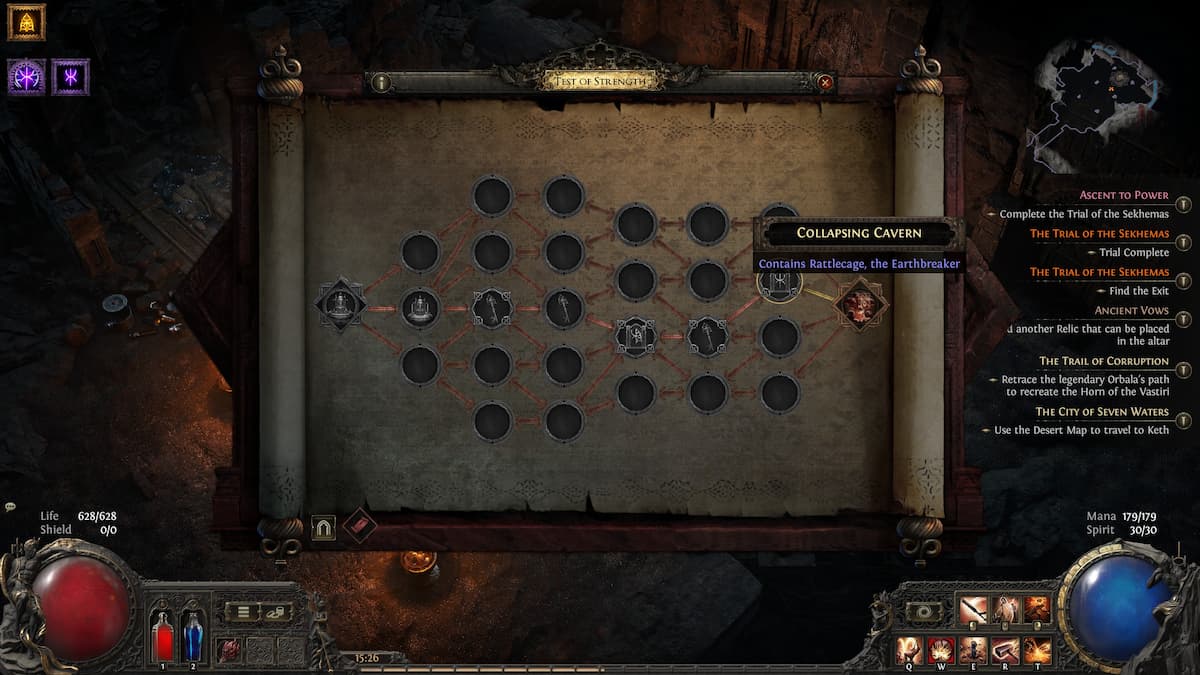Select the Collapsing Cavern room node
Image resolution: width=1200 pixels, height=675 pixels.
click(x=780, y=283)
